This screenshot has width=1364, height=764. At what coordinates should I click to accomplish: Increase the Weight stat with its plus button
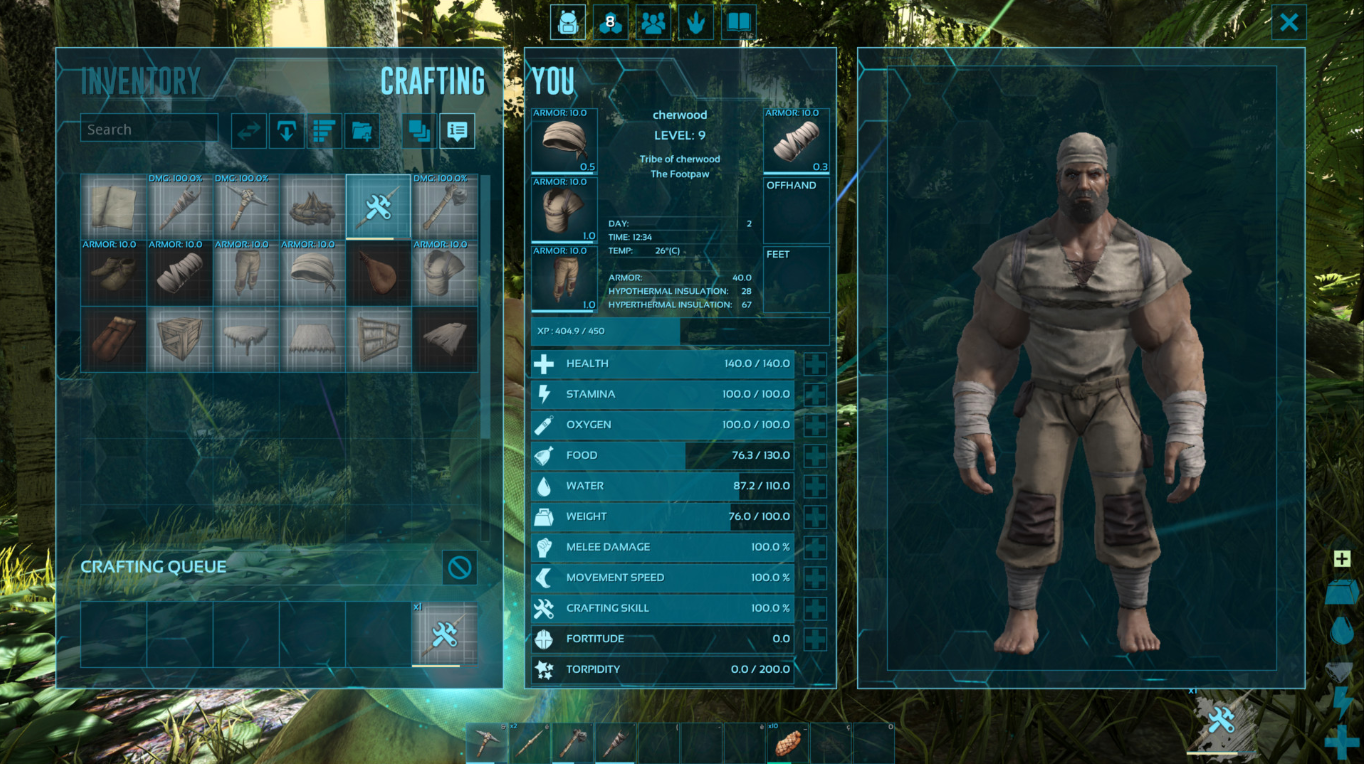click(815, 517)
